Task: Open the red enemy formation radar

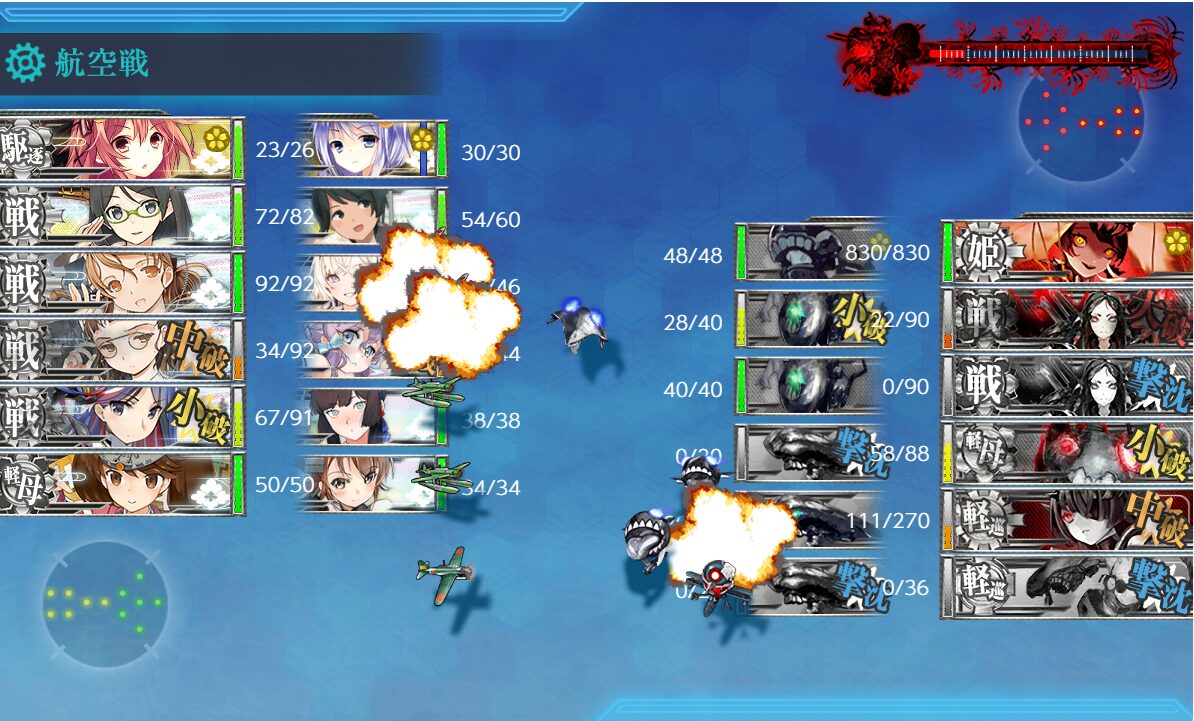Action: coord(1081,119)
